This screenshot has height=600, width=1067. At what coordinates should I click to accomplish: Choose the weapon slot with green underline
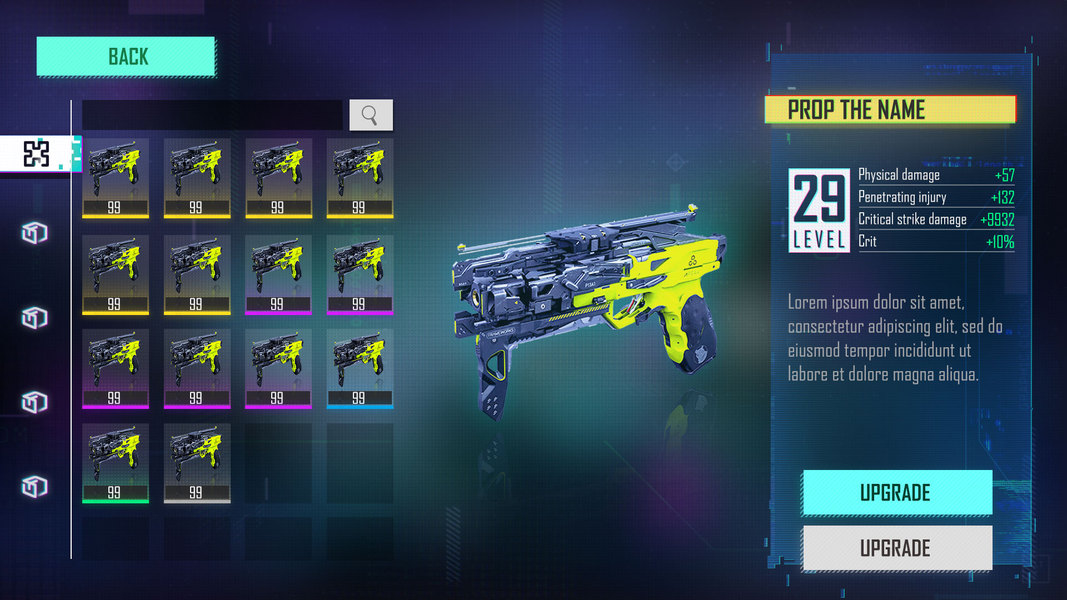pos(115,462)
